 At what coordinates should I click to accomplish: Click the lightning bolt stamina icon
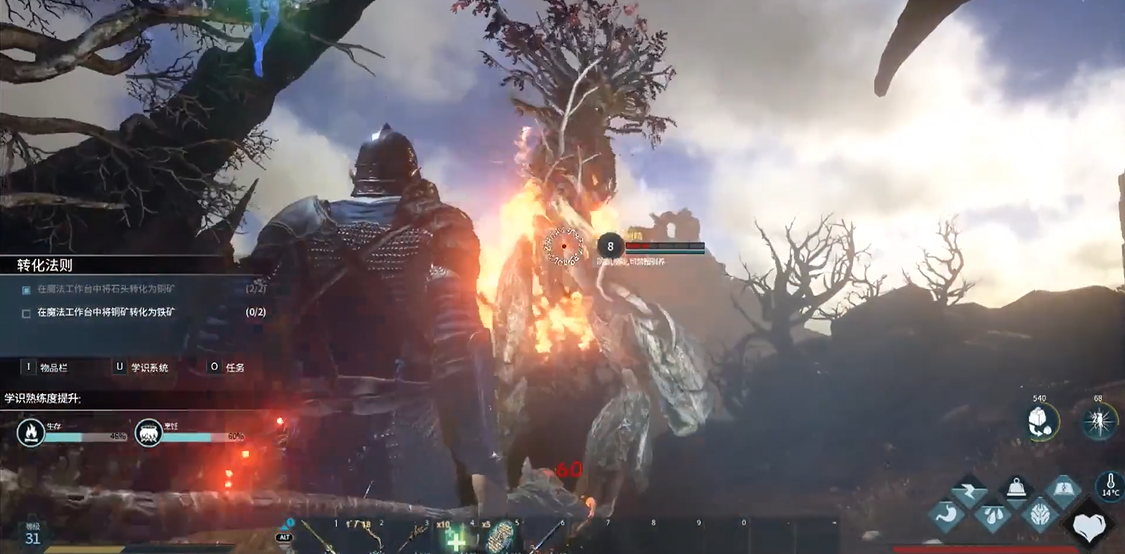(x=968, y=491)
